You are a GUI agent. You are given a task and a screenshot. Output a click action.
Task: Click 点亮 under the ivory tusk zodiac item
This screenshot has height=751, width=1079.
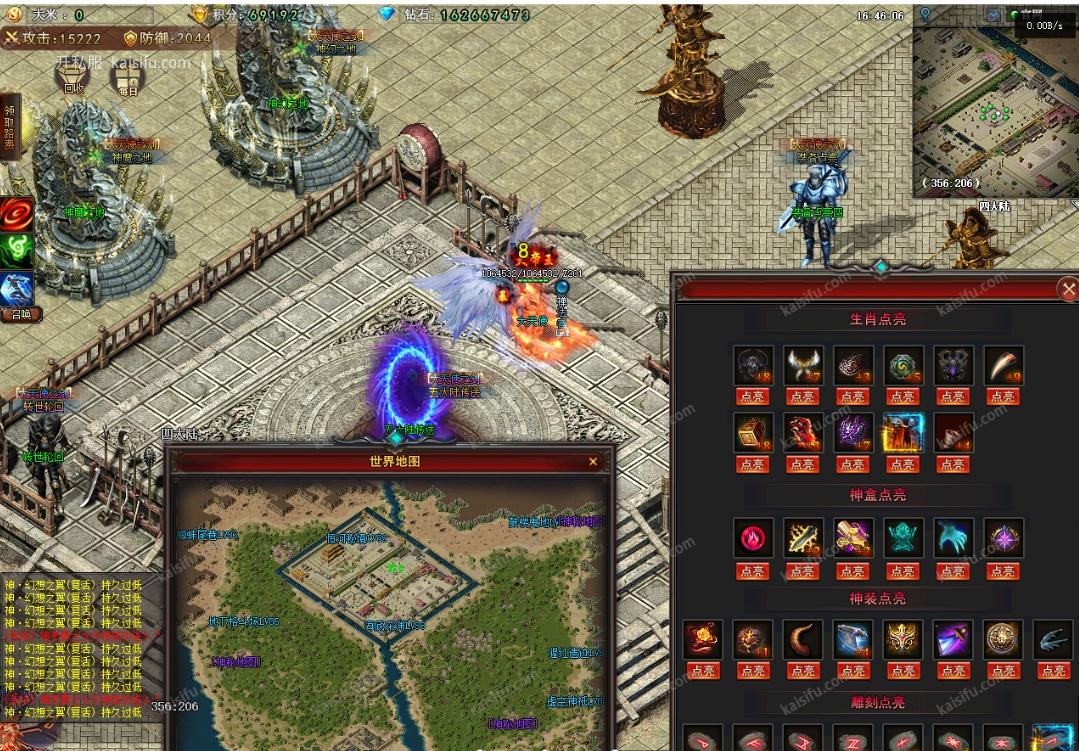1003,397
